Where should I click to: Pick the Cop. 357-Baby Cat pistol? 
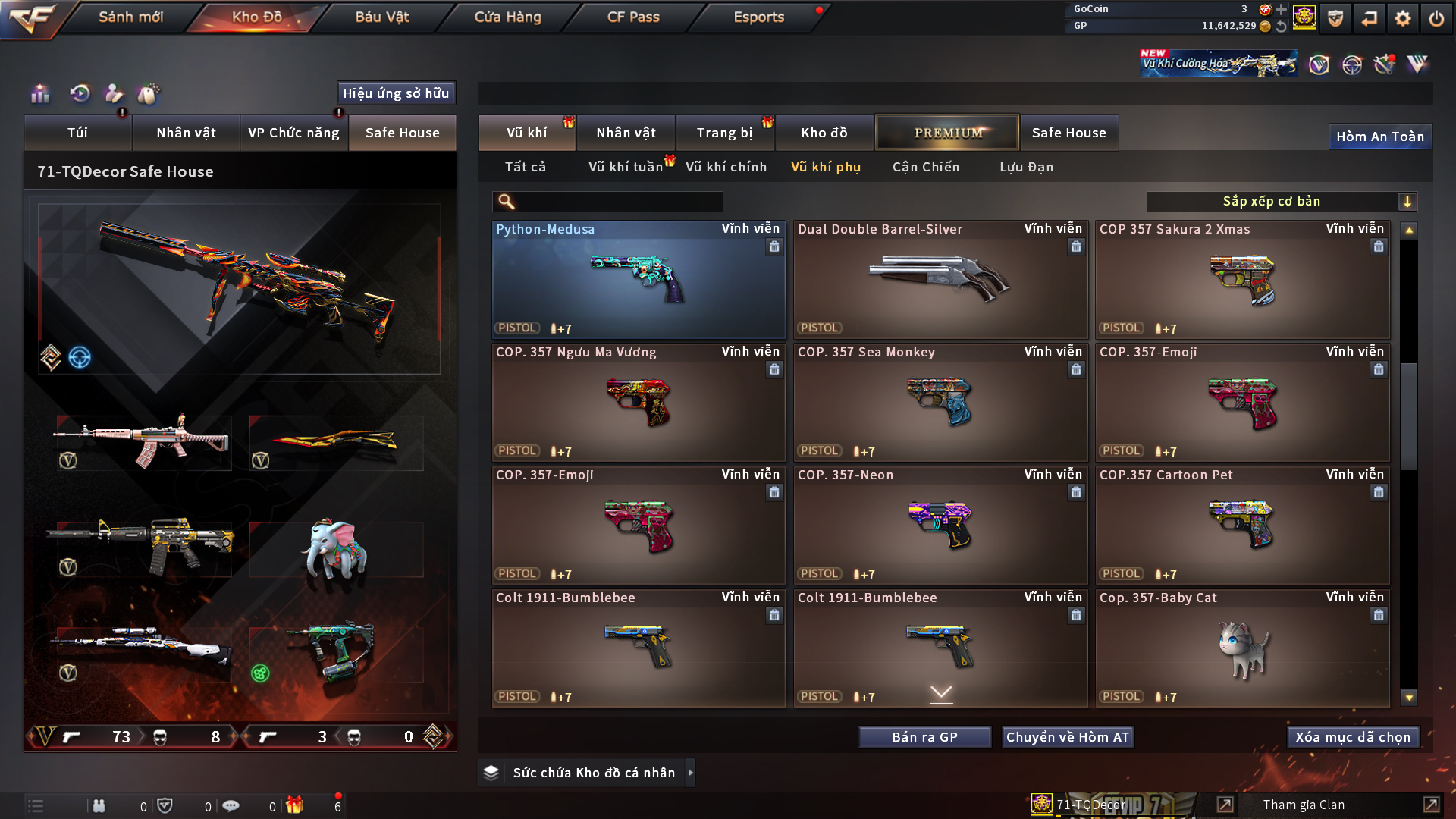click(1242, 649)
